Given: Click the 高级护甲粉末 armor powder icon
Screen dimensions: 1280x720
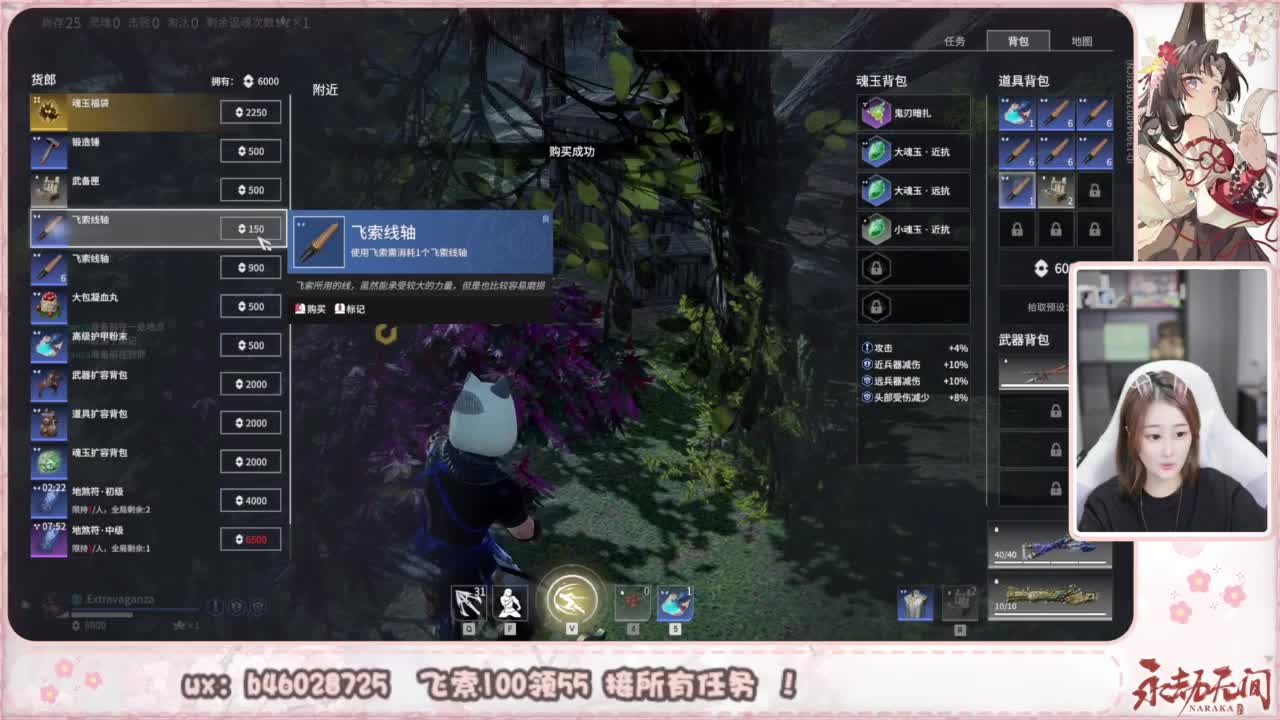Looking at the screenshot, I should coord(48,344).
